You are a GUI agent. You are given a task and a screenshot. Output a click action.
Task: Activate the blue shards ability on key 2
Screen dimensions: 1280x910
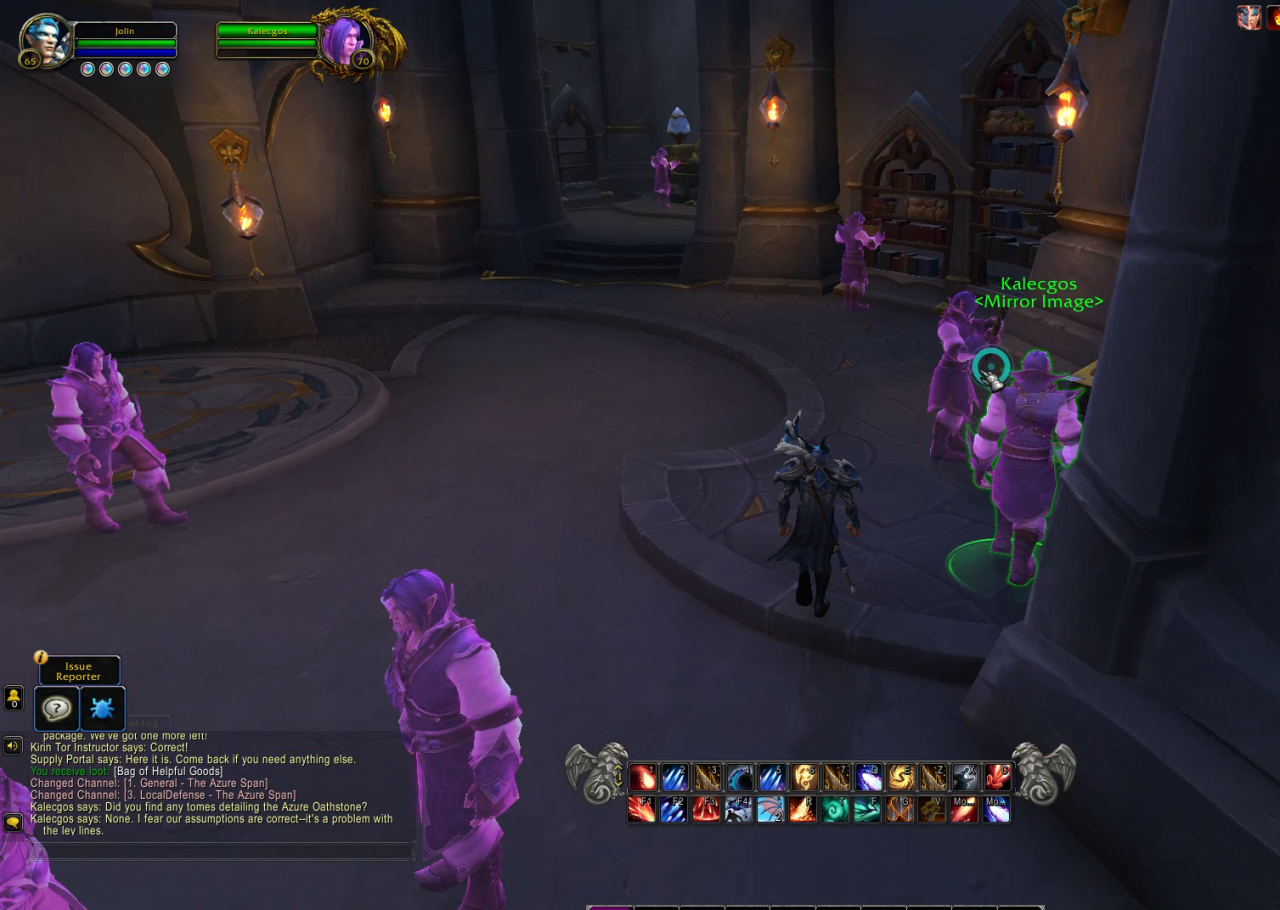pos(675,777)
